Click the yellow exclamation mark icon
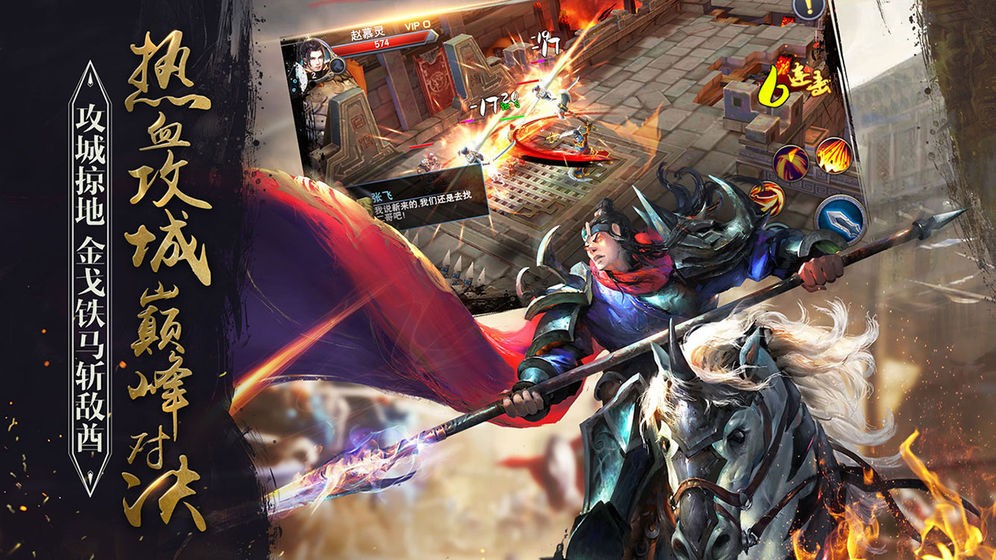 click(x=806, y=7)
